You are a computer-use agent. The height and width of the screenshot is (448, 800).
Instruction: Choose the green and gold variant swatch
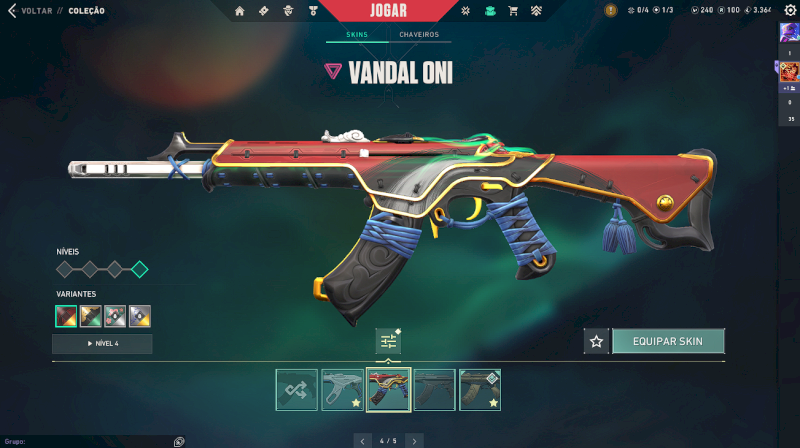(x=90, y=316)
